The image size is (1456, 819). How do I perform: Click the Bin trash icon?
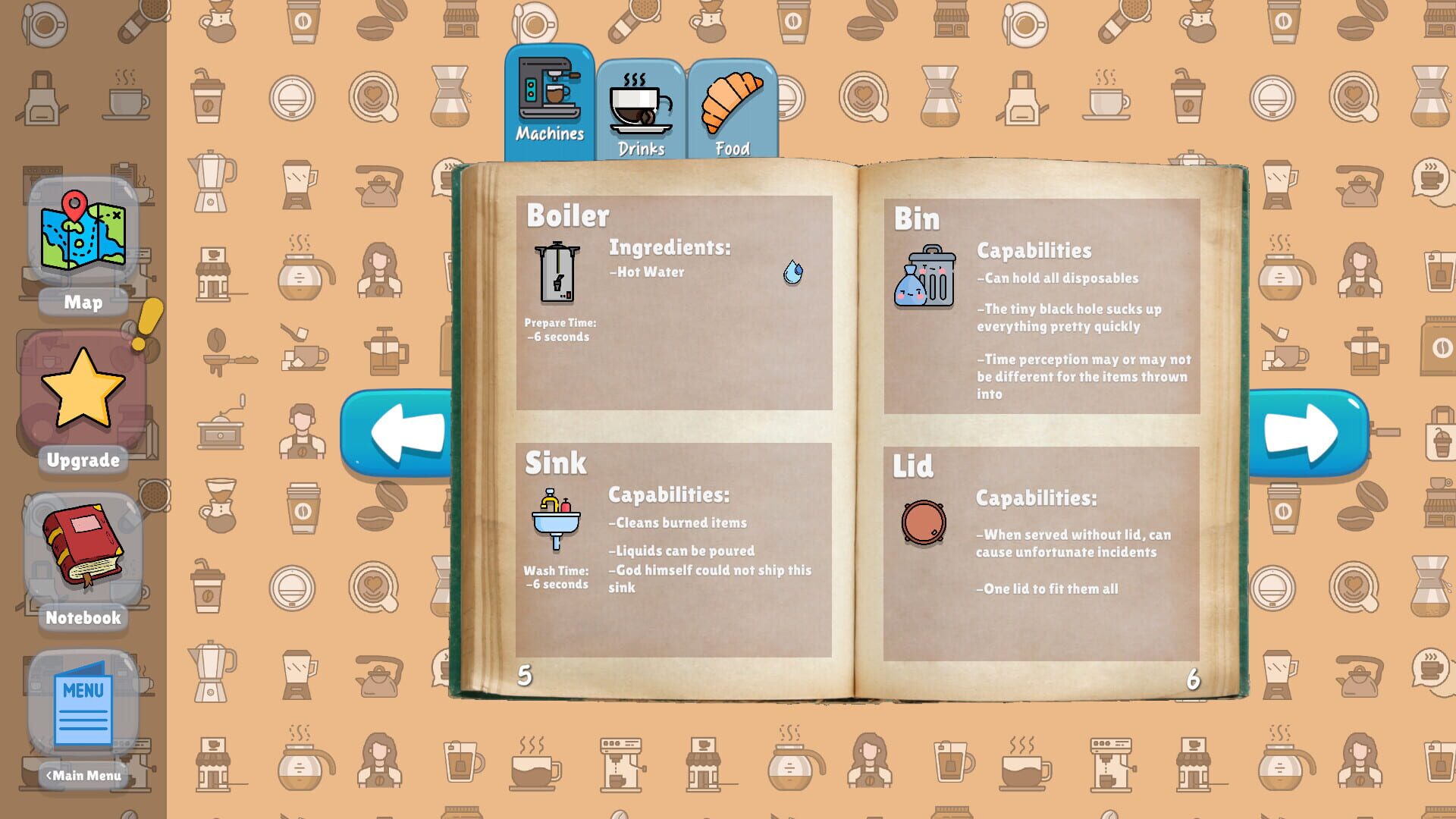(x=924, y=281)
